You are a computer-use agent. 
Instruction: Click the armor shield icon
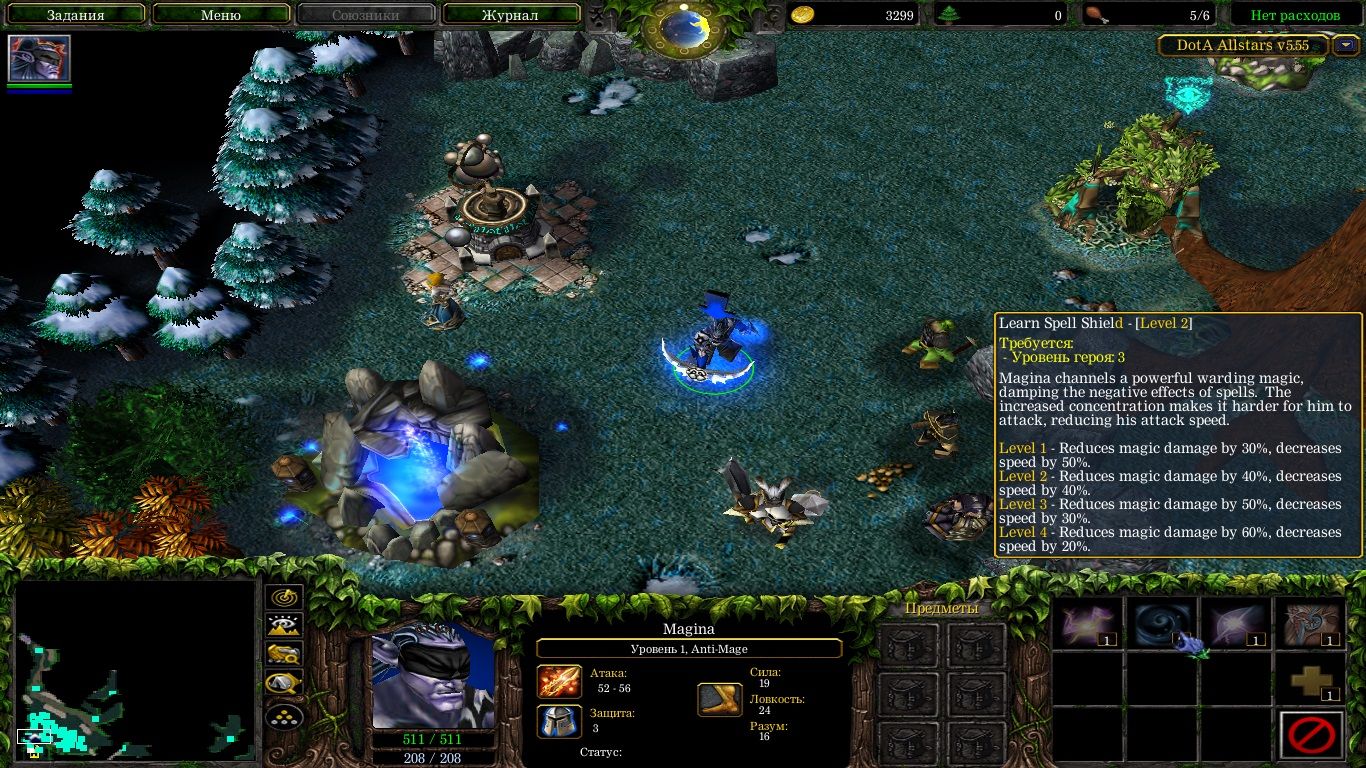pos(560,722)
